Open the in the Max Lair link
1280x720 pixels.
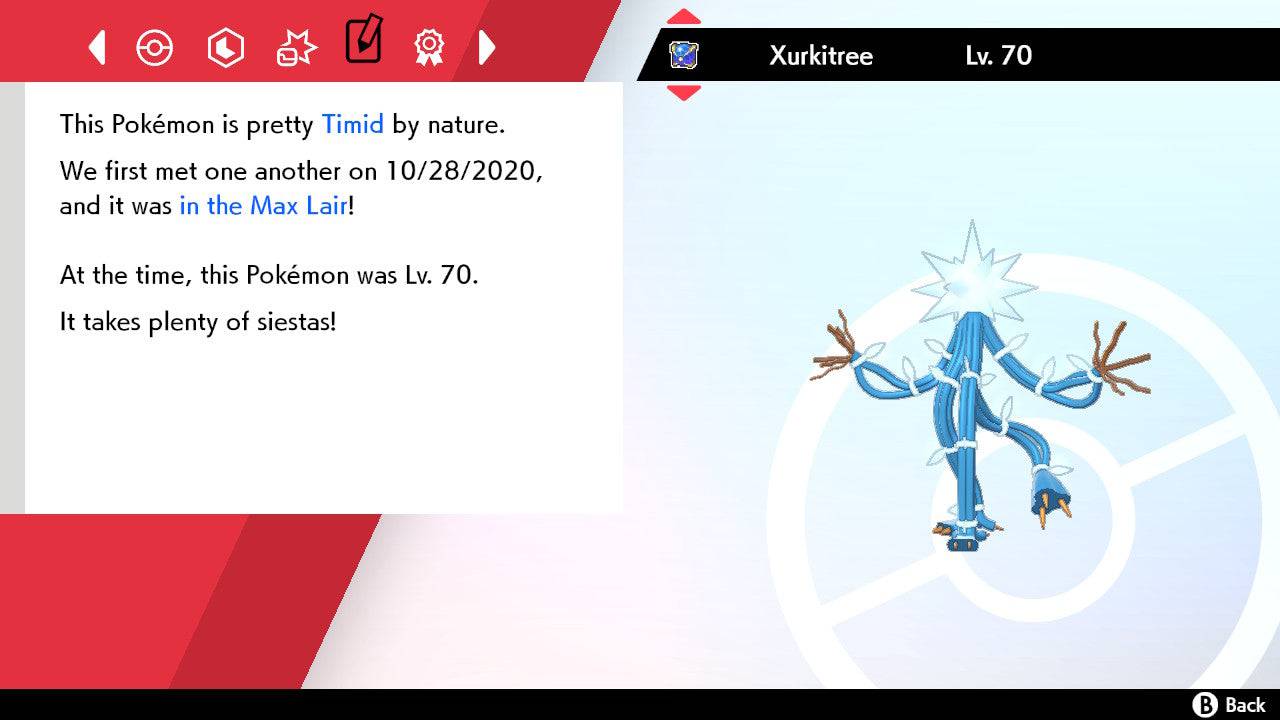click(263, 206)
